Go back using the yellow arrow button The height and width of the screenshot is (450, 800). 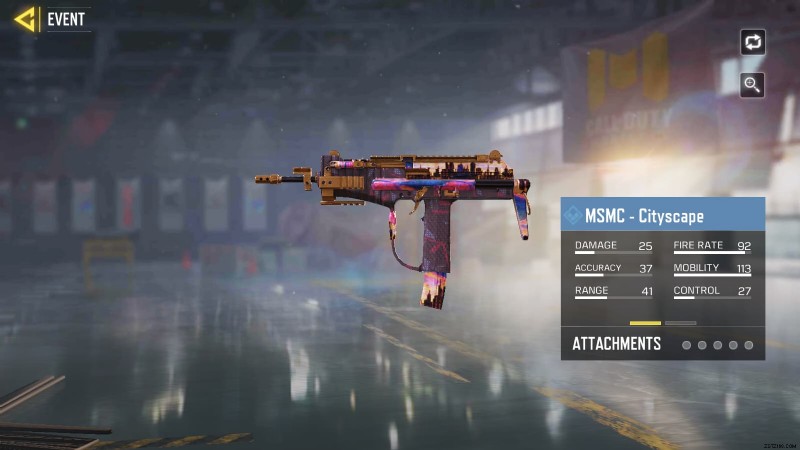[25, 19]
